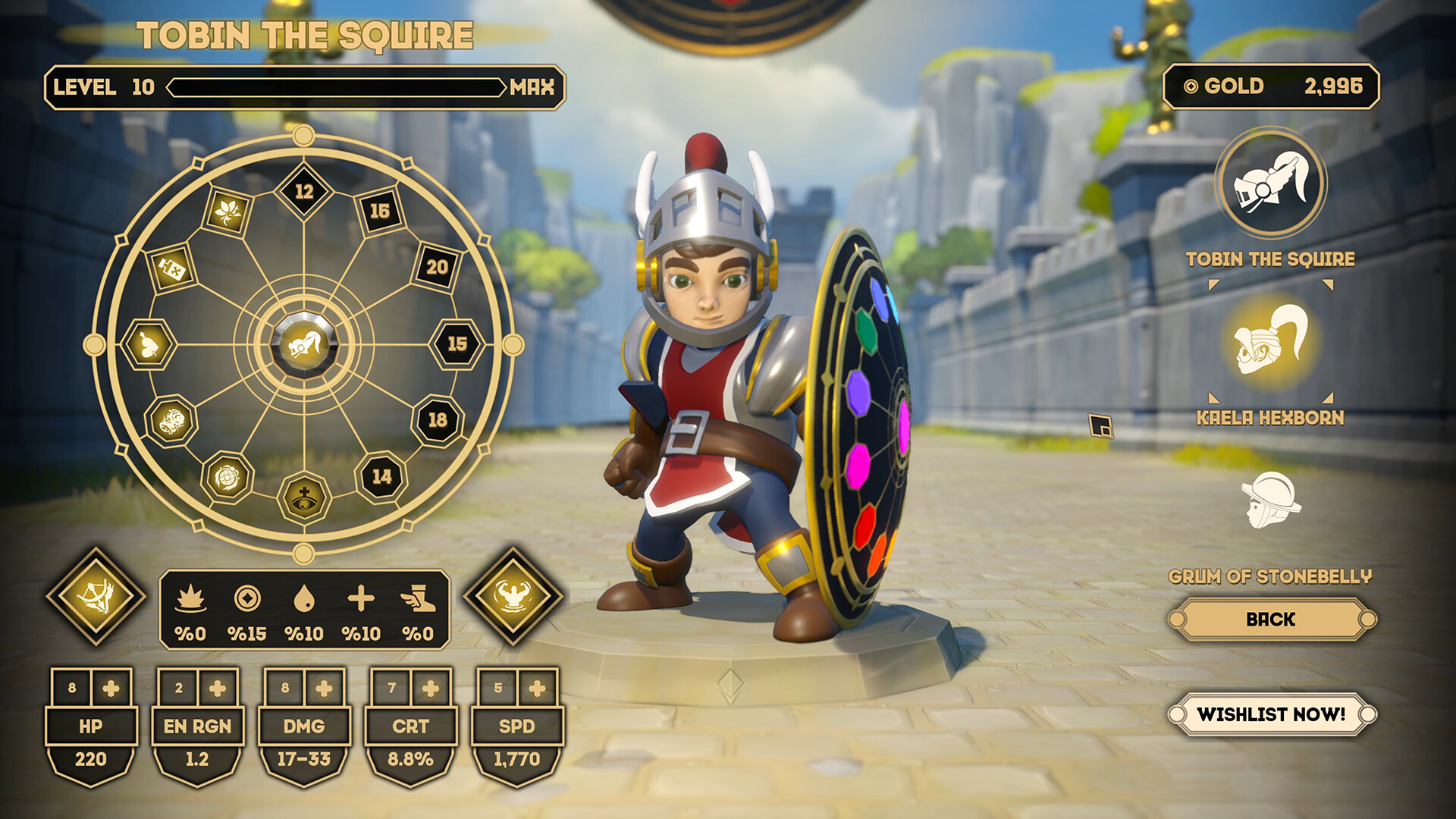Increase the SPD stat
Image resolution: width=1456 pixels, height=819 pixels.
pos(538,689)
